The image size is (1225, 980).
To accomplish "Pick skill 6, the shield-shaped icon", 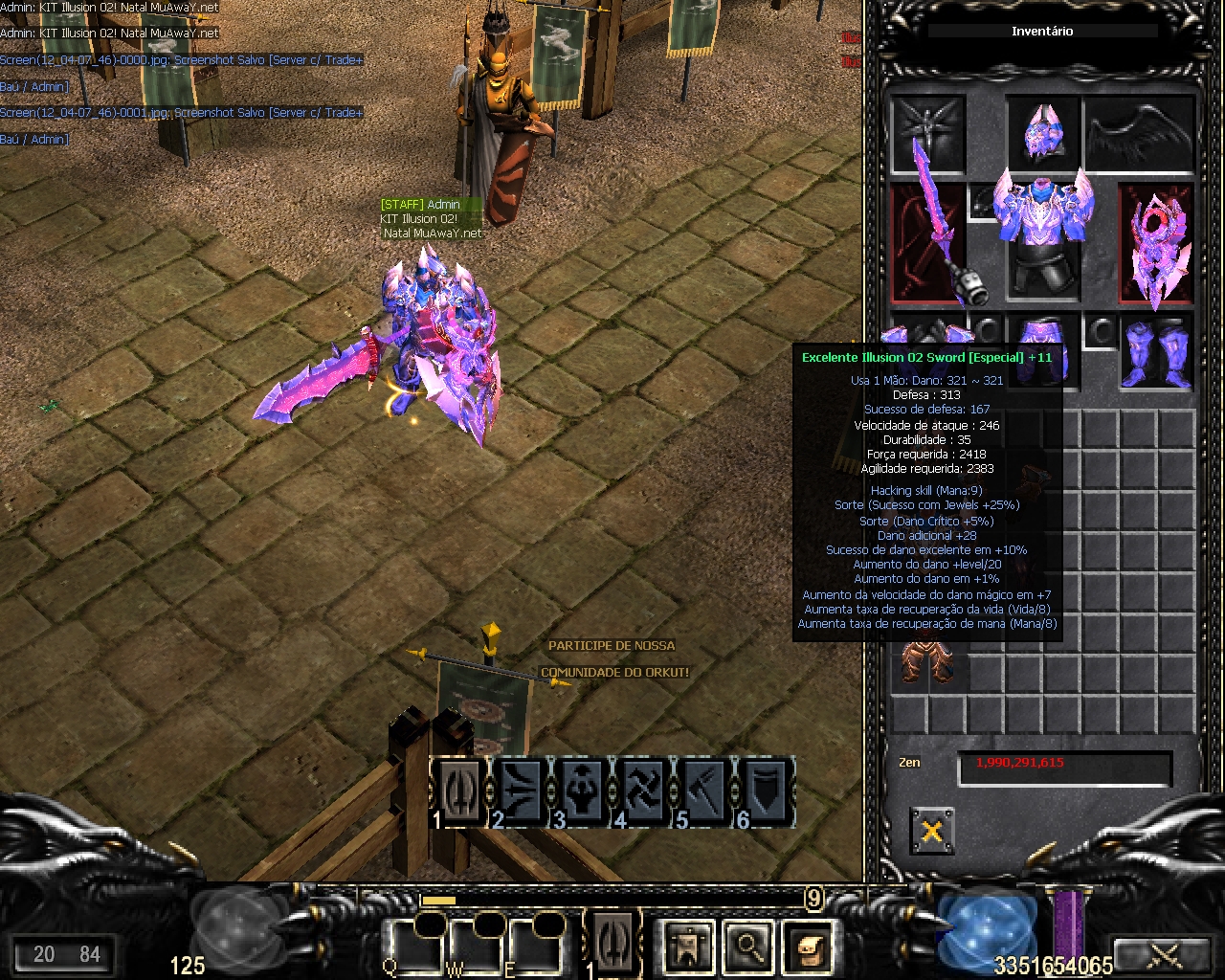I will click(765, 791).
